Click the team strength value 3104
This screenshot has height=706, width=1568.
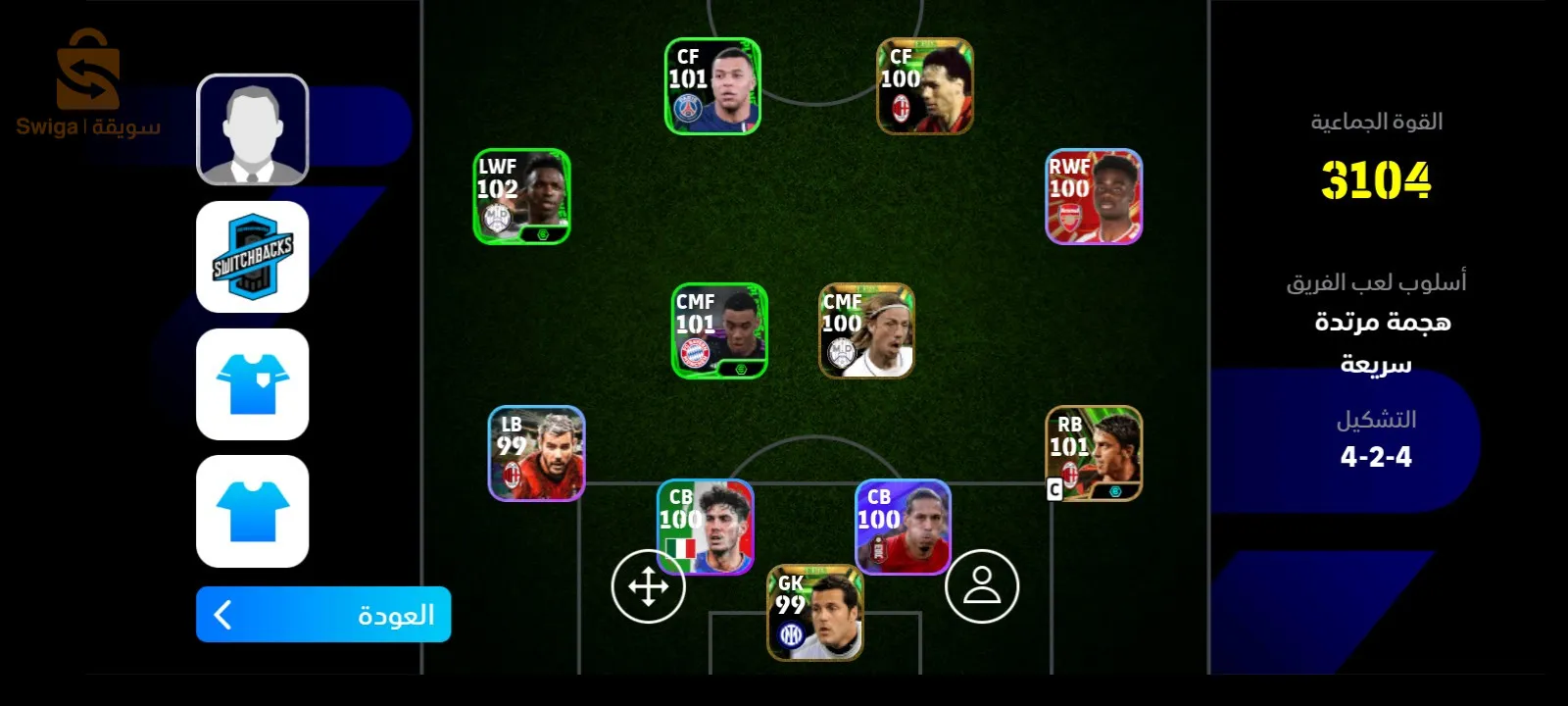click(x=1377, y=180)
